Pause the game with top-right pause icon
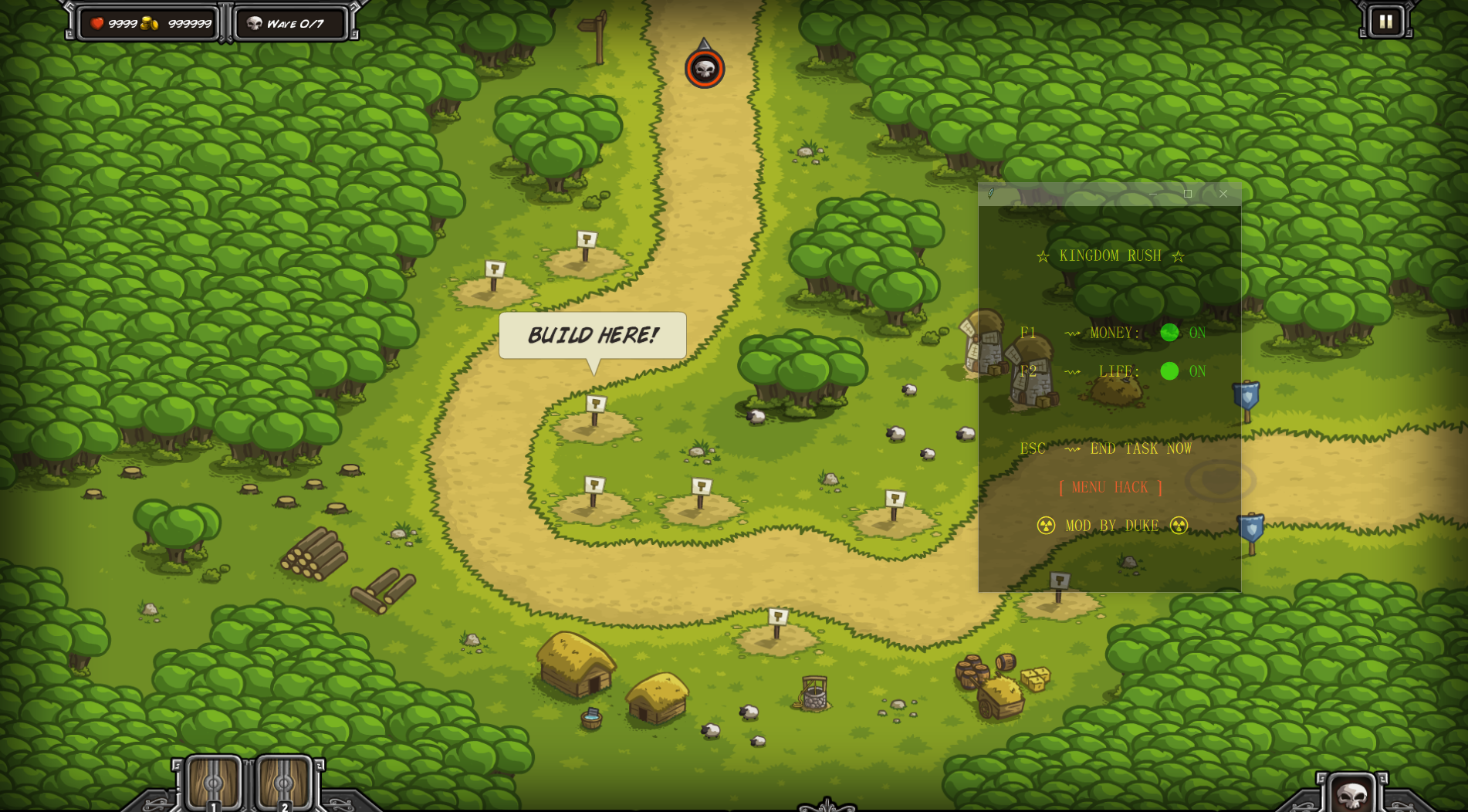 [1385, 21]
